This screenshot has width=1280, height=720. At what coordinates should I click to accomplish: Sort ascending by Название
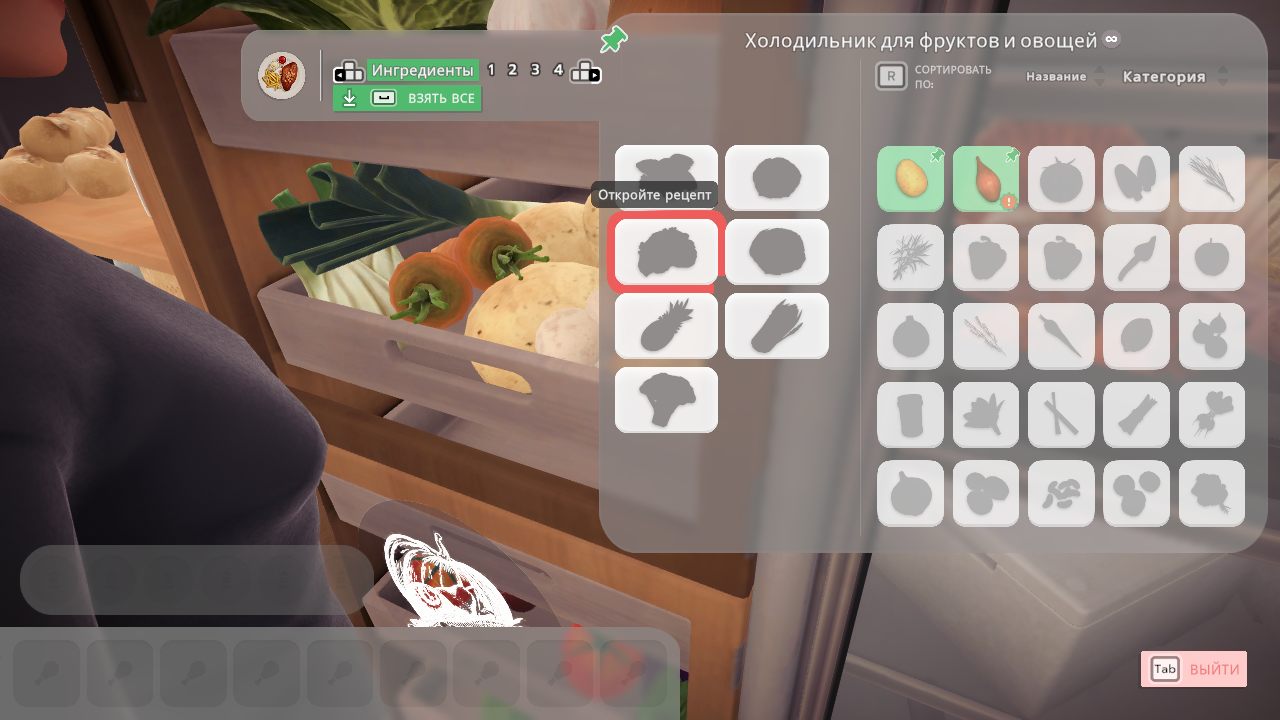click(1099, 70)
